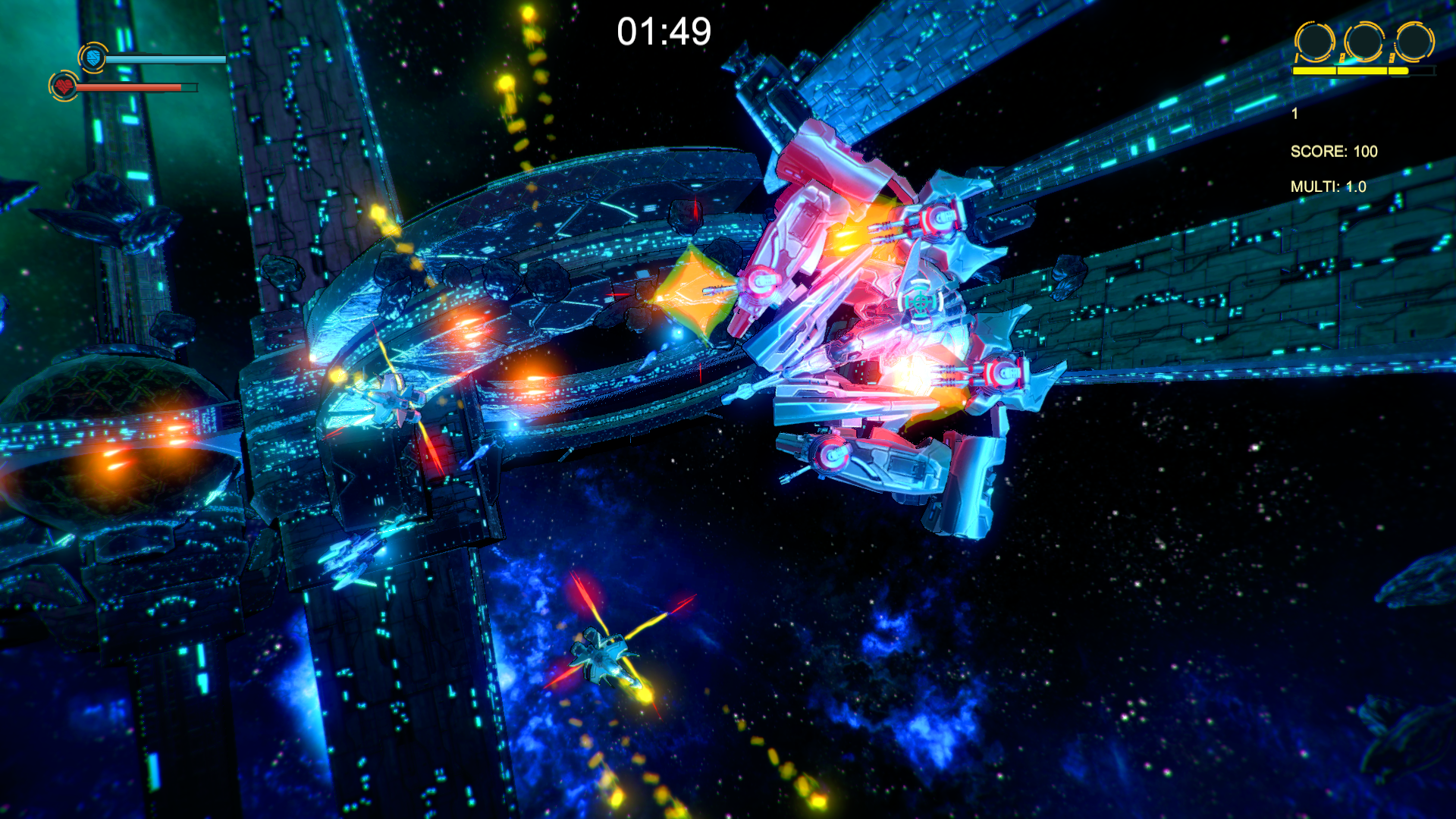Click the red heart health icon
The width and height of the screenshot is (1456, 819).
64,86
